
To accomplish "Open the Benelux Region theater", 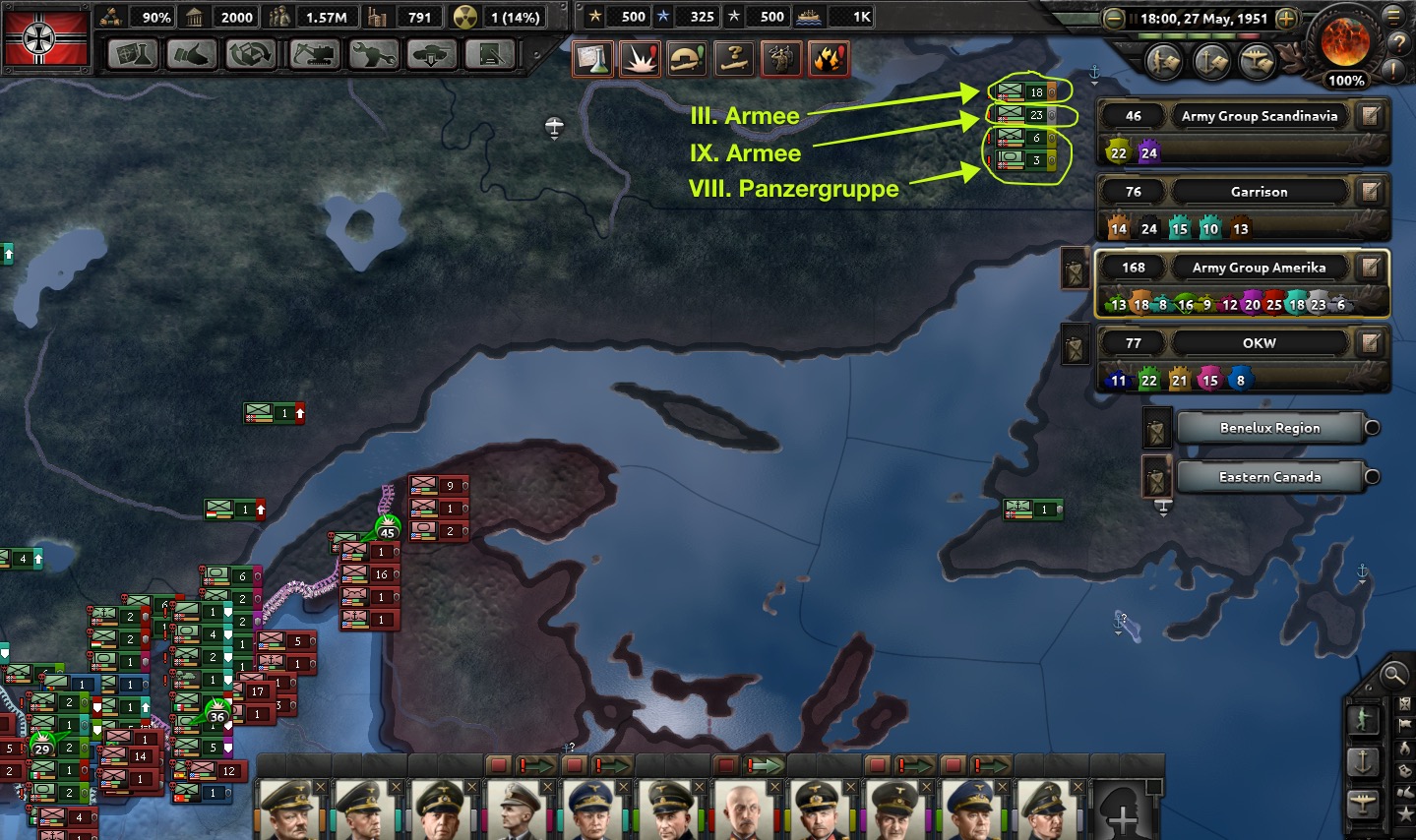I will point(1269,428).
